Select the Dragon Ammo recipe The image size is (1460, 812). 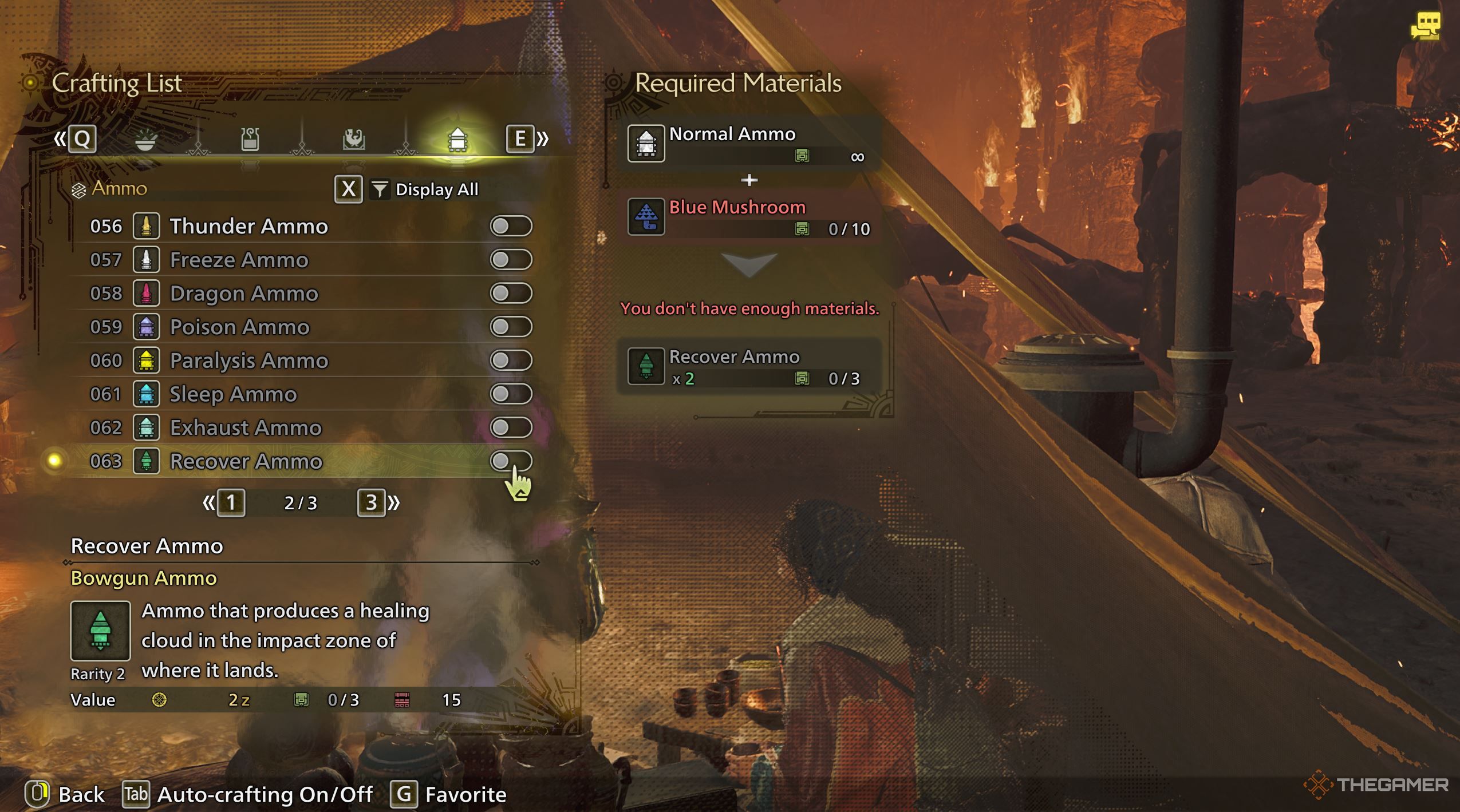tap(243, 294)
